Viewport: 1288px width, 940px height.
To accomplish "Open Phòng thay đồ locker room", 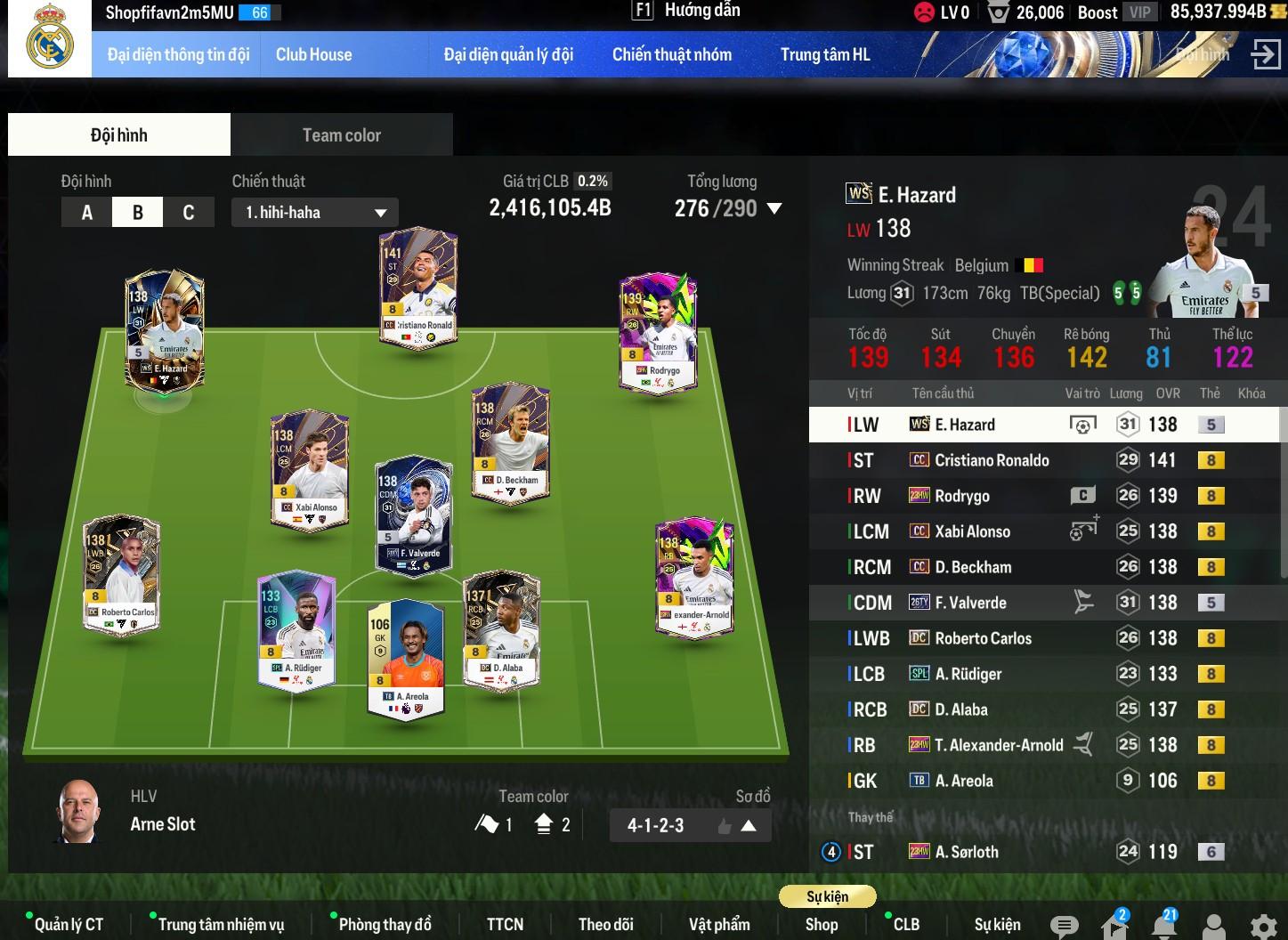I will (385, 924).
